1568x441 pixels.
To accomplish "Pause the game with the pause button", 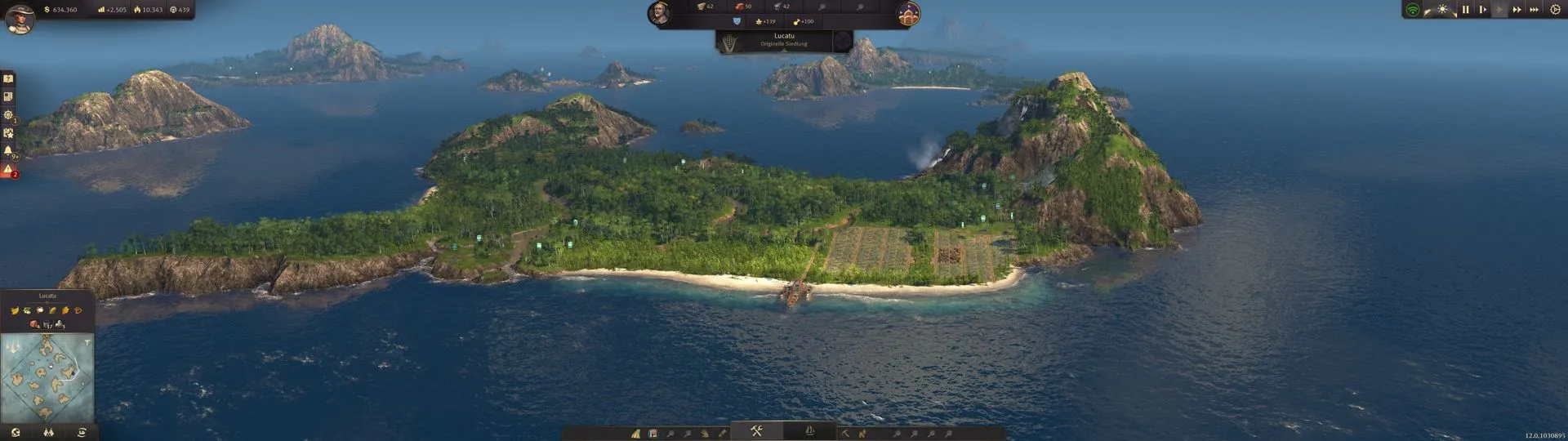I will 1465,10.
